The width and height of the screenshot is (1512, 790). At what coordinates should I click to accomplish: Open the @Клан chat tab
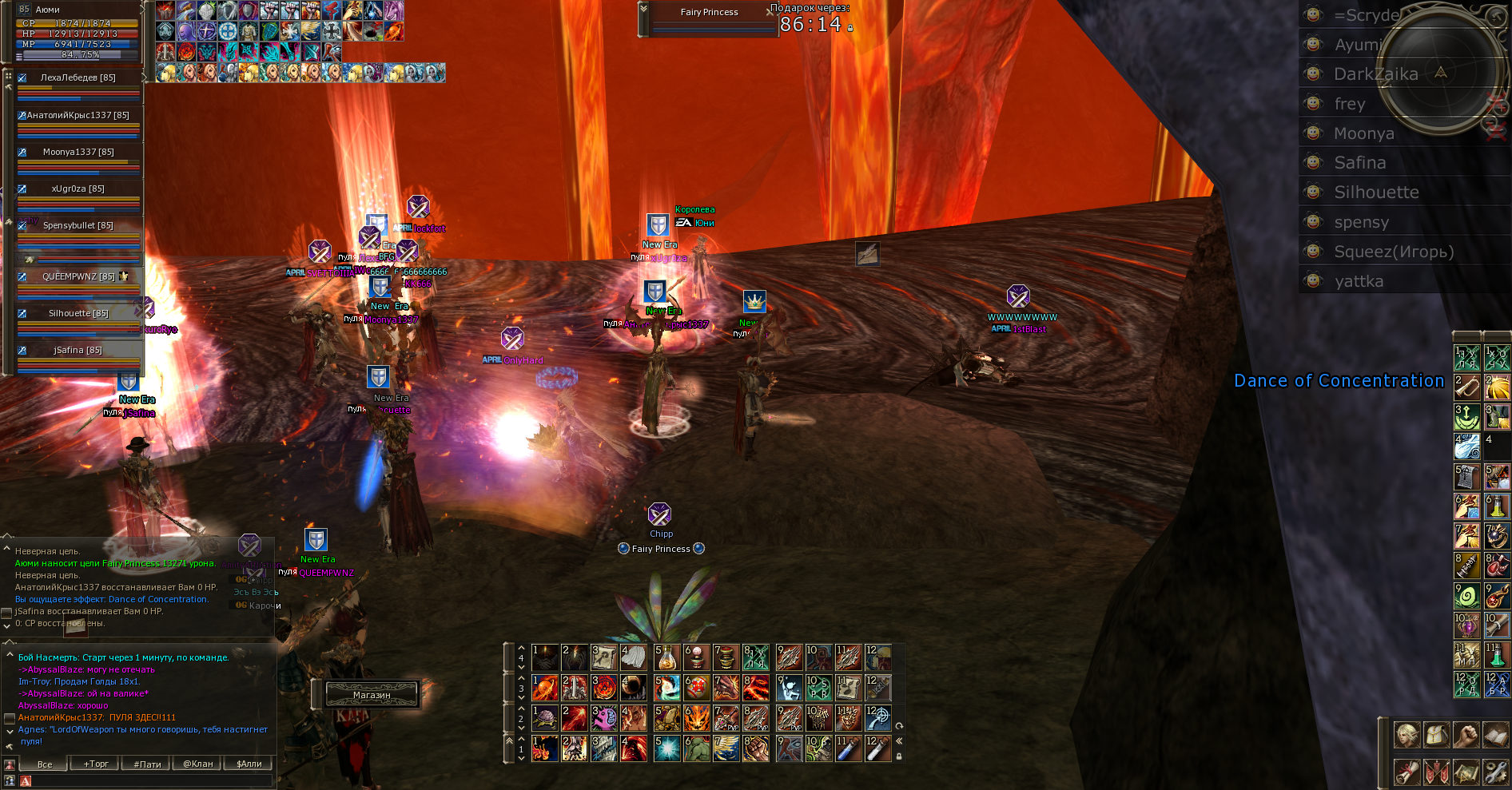(198, 764)
